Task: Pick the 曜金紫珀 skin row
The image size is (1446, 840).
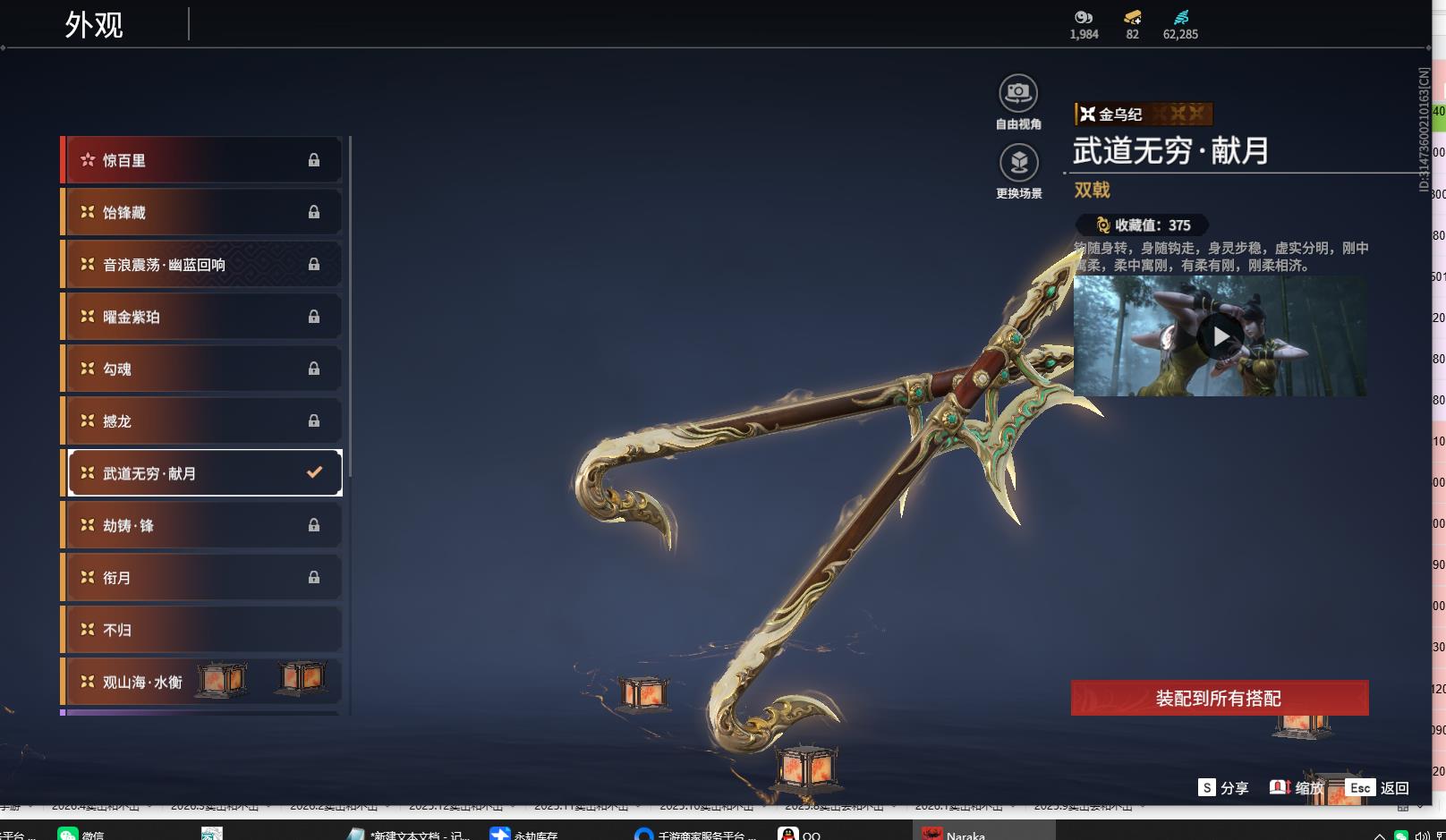Action: coord(203,317)
